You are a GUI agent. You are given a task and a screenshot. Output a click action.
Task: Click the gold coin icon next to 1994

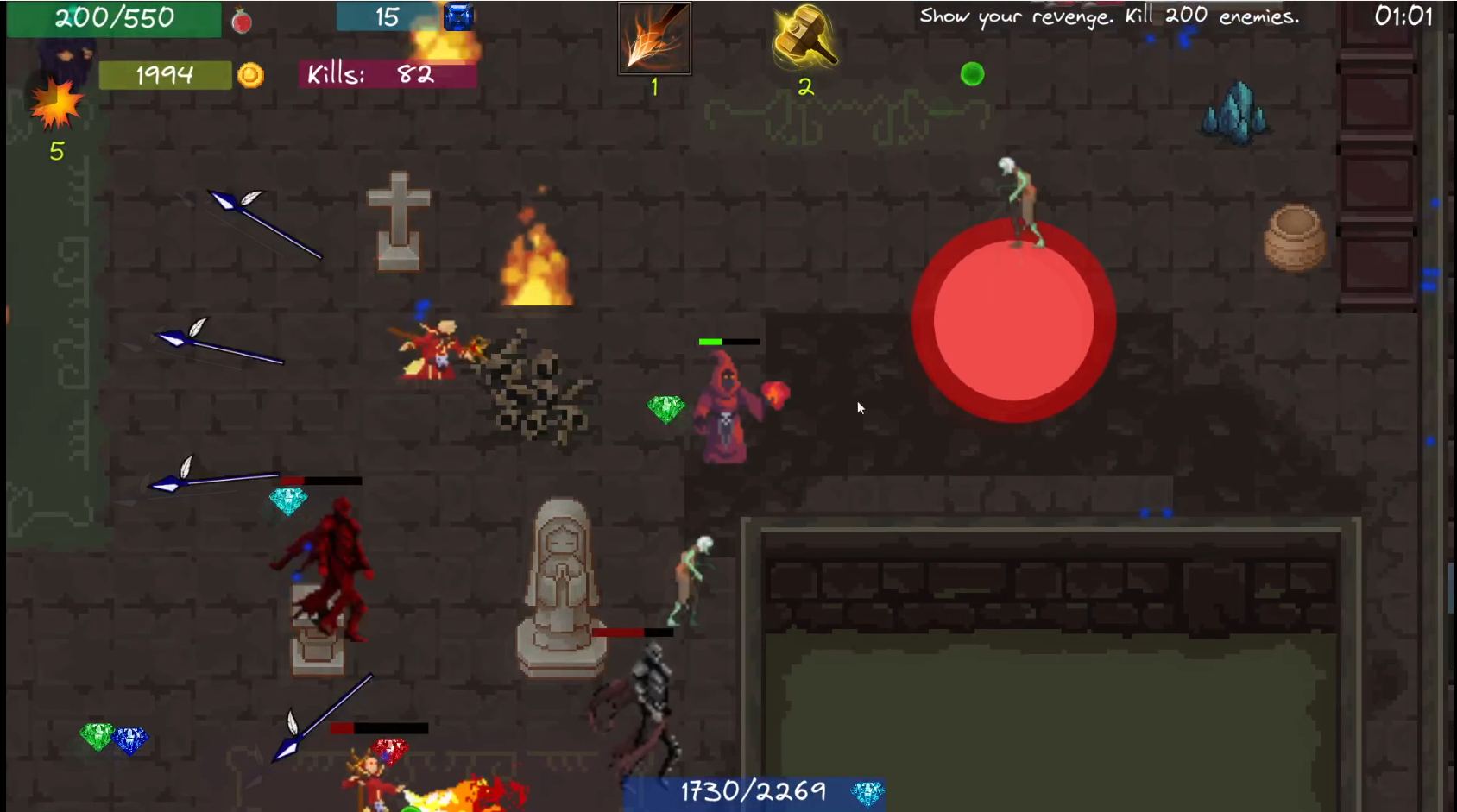point(250,76)
